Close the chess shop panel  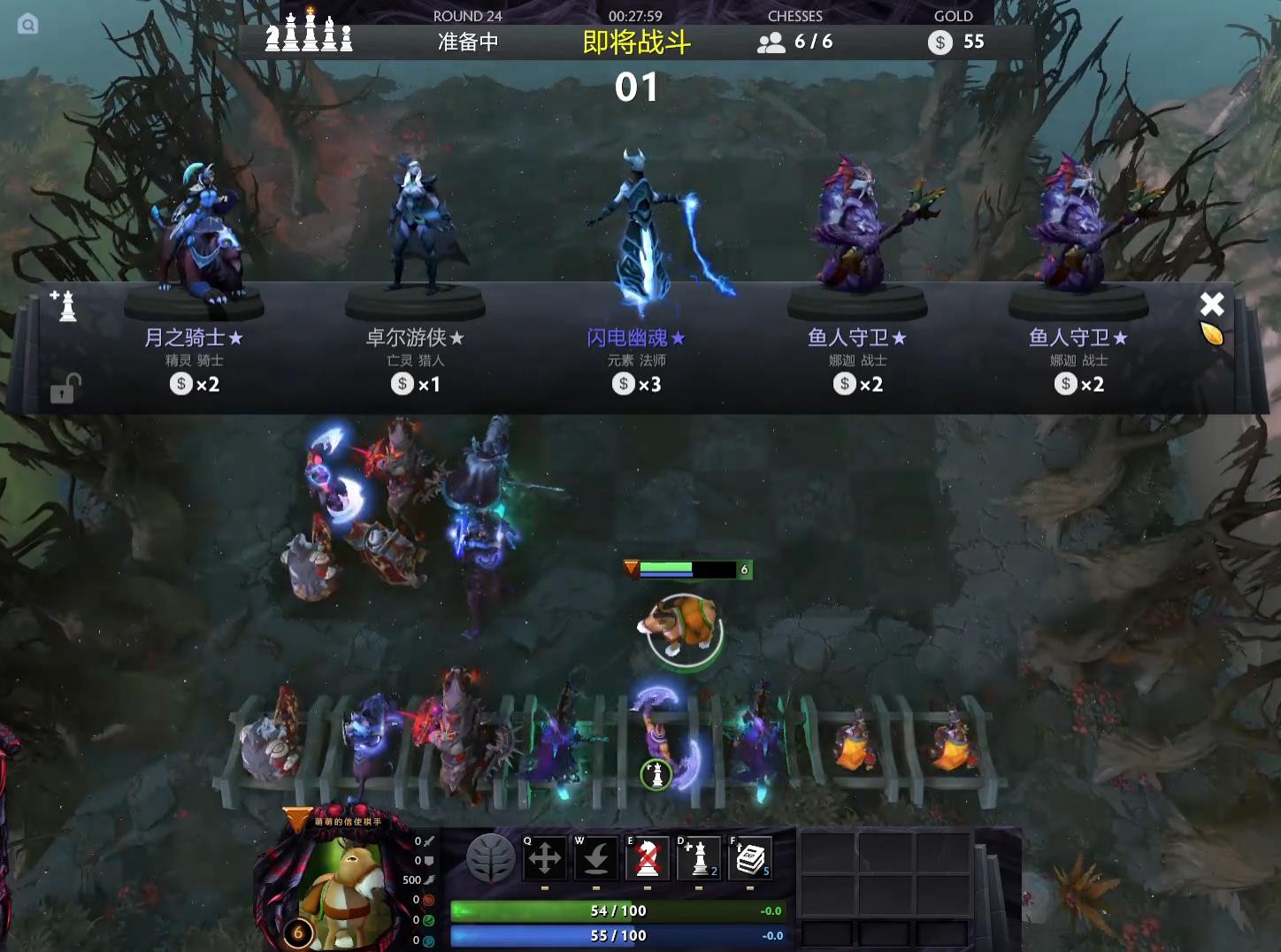pyautogui.click(x=1211, y=304)
